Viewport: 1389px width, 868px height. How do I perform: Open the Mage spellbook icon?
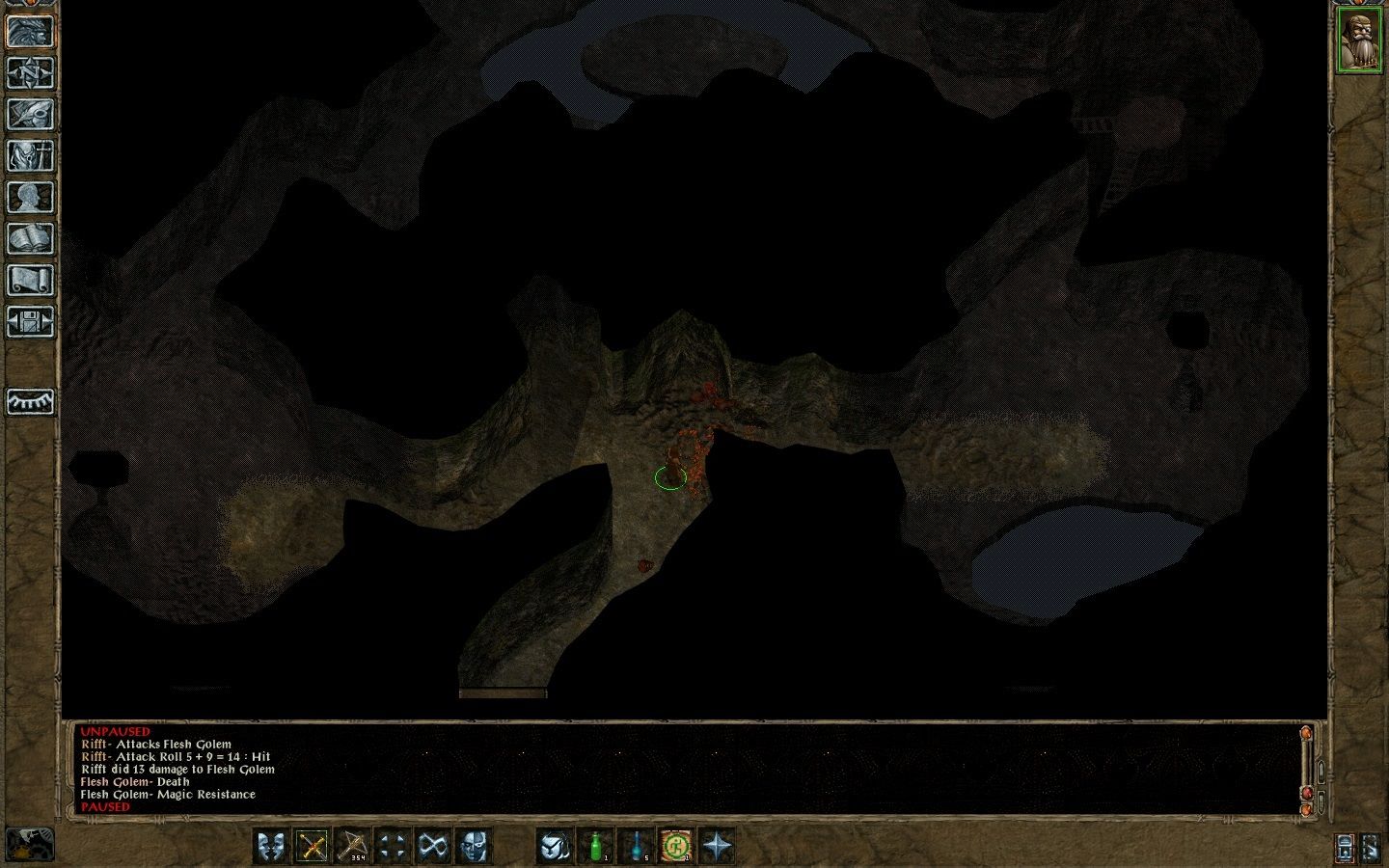[x=32, y=239]
